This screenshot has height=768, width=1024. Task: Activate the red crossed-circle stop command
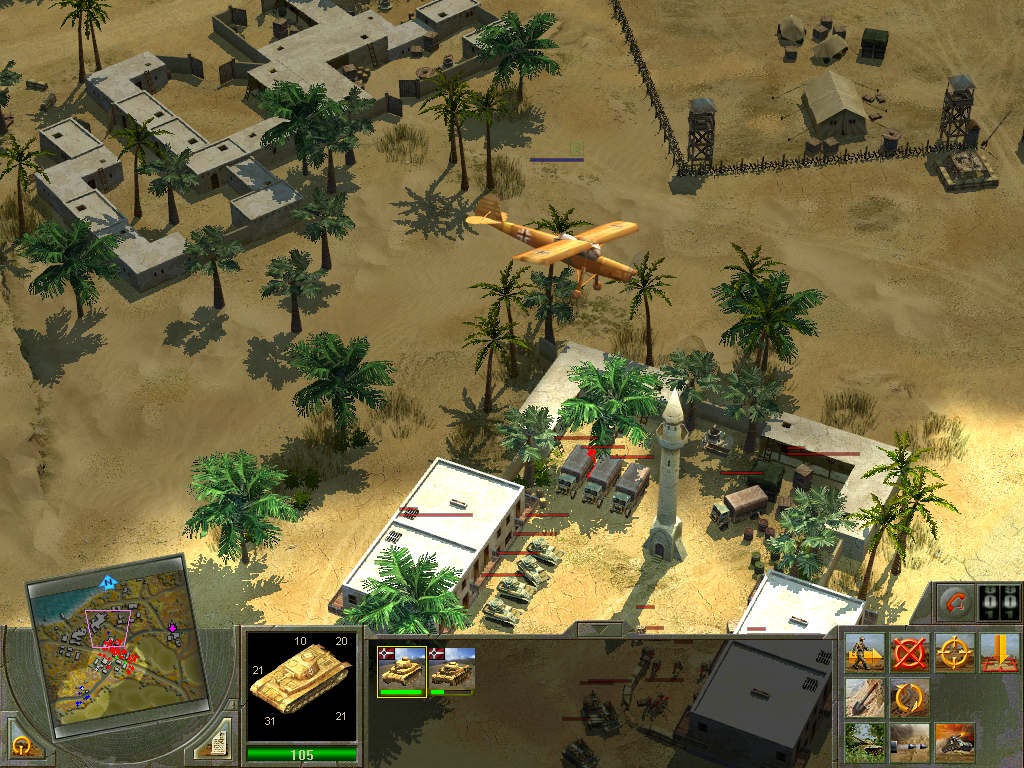(909, 652)
